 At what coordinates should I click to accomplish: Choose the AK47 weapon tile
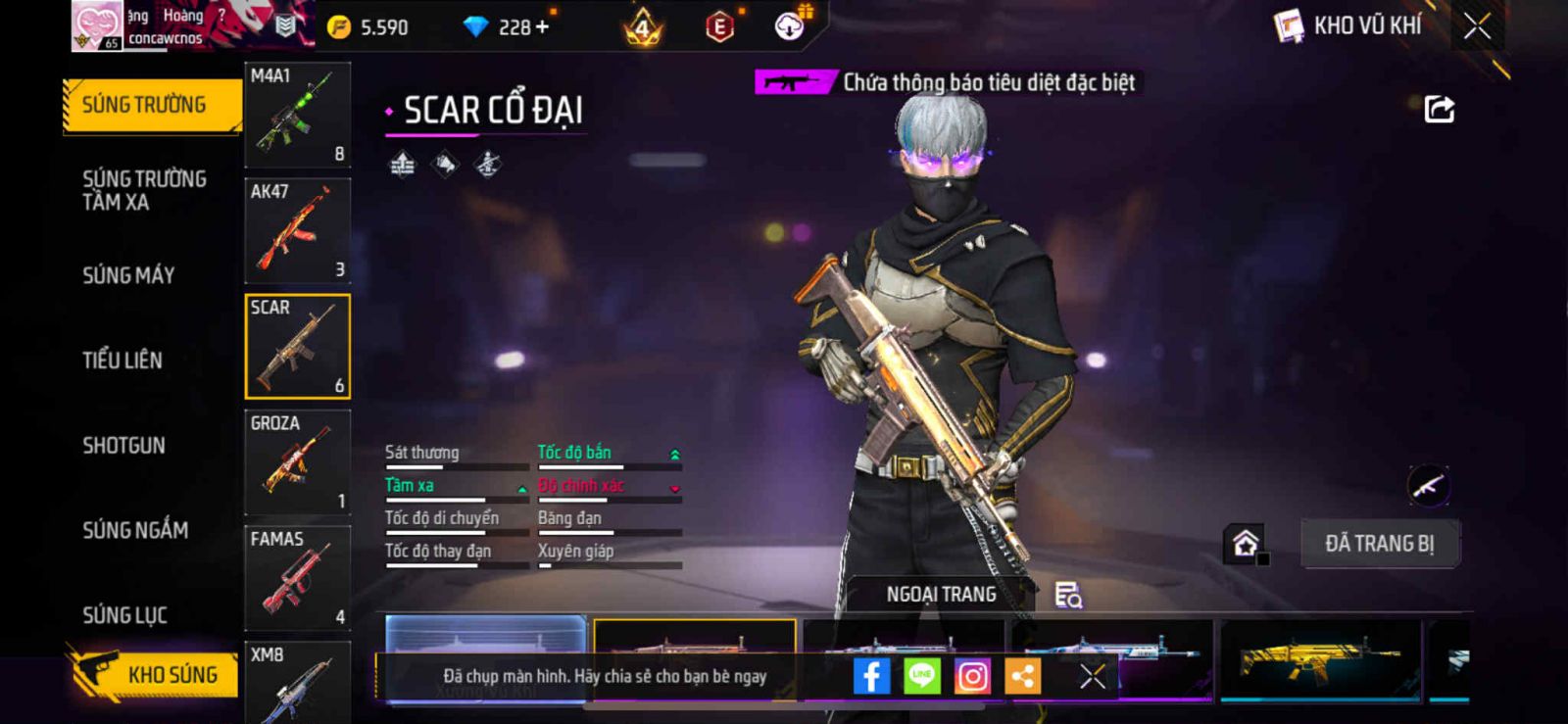297,231
